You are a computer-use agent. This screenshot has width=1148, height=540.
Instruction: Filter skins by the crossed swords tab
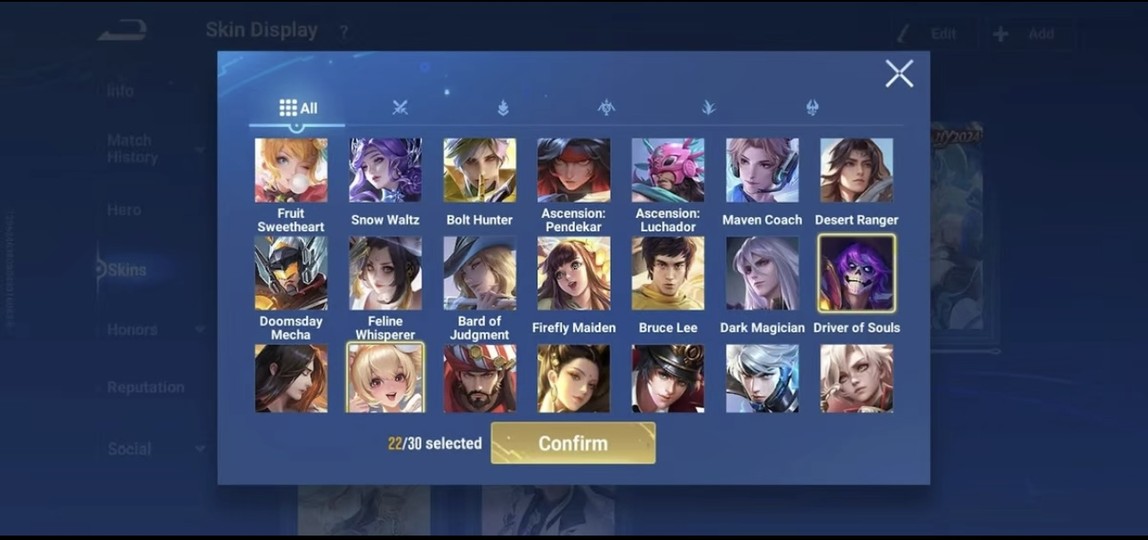point(400,108)
